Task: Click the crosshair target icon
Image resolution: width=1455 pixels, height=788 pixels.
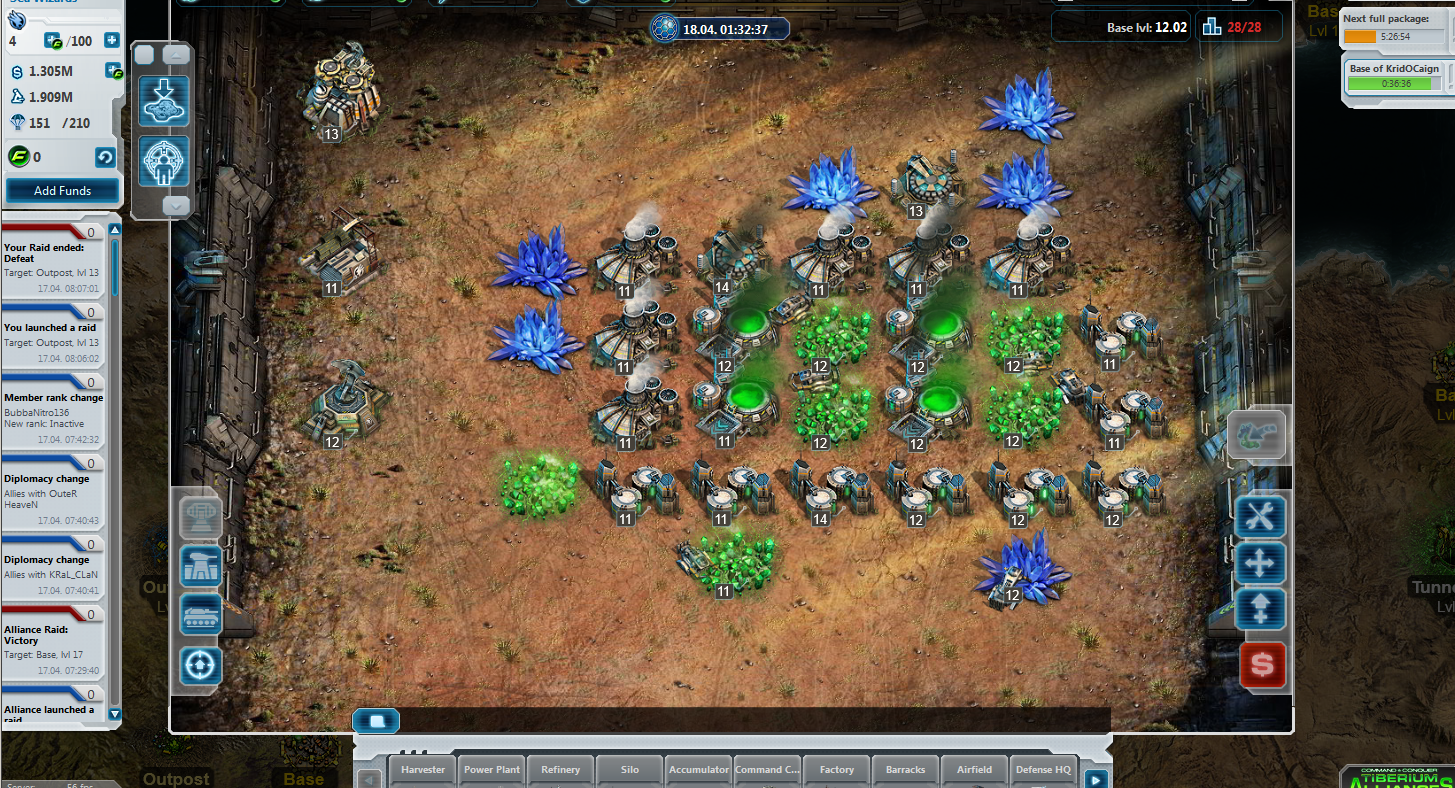Action: click(201, 665)
